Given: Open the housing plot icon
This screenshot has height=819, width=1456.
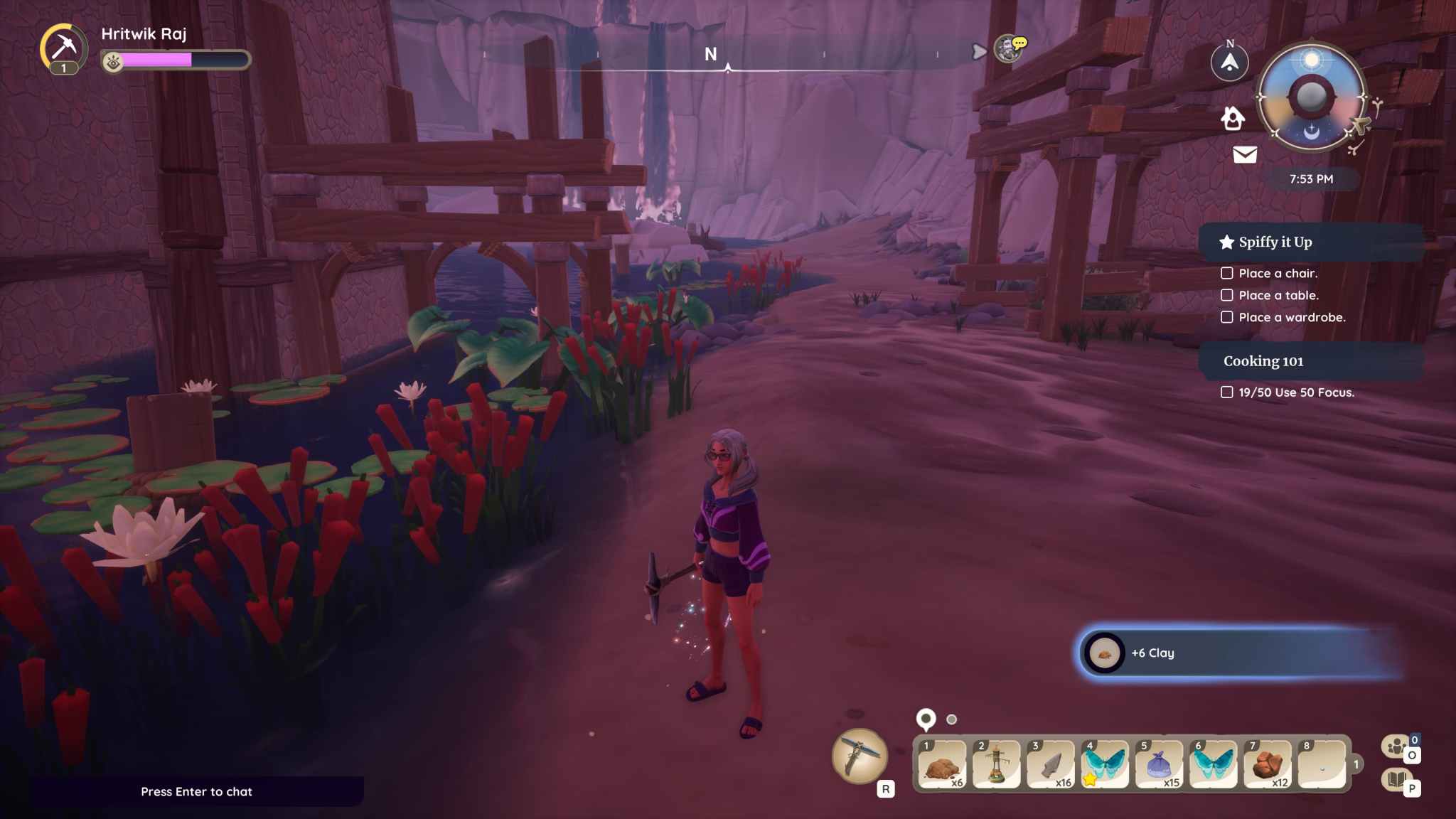Looking at the screenshot, I should click(x=1232, y=119).
